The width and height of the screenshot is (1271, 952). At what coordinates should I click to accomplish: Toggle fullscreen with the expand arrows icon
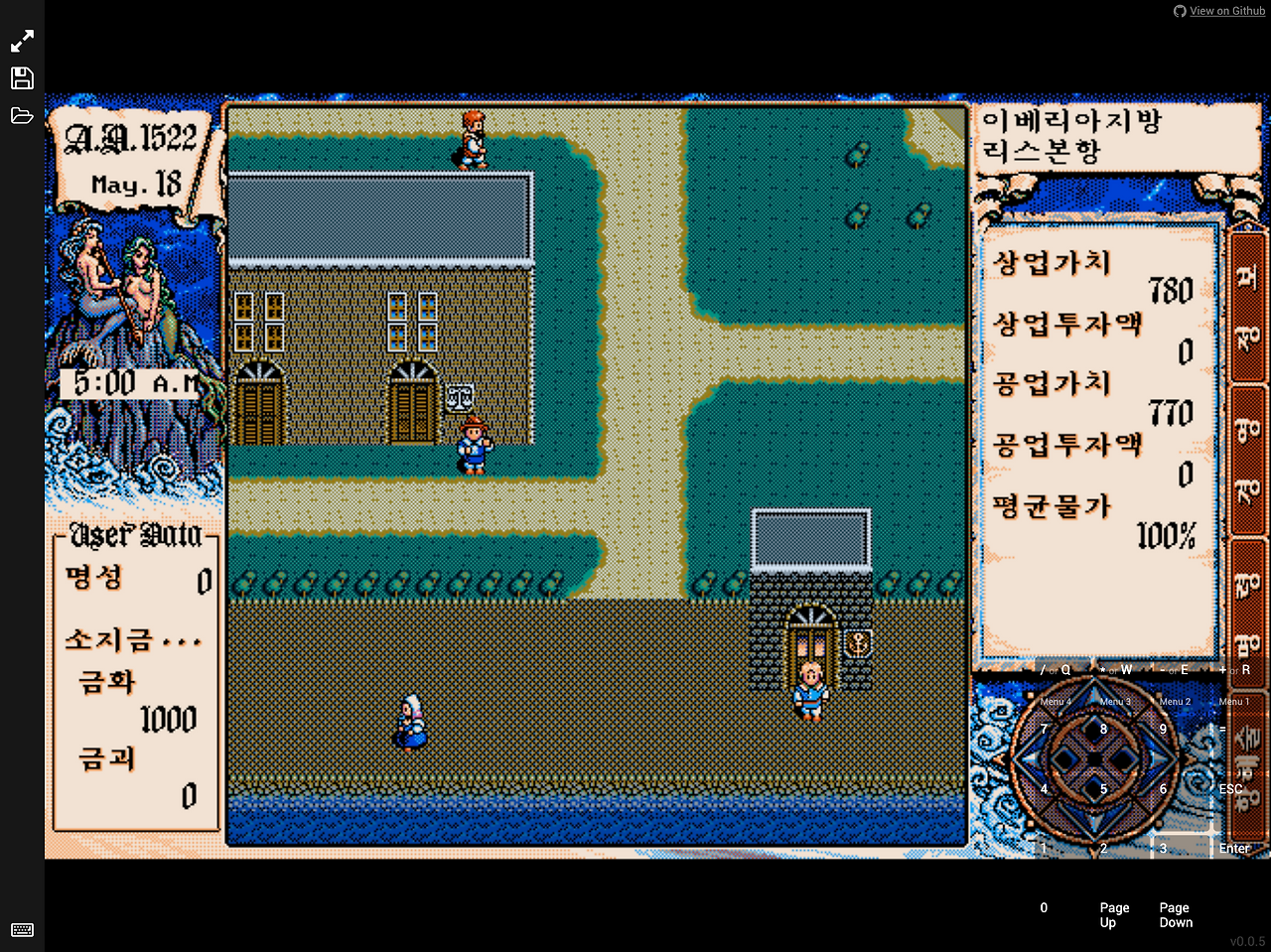22,40
